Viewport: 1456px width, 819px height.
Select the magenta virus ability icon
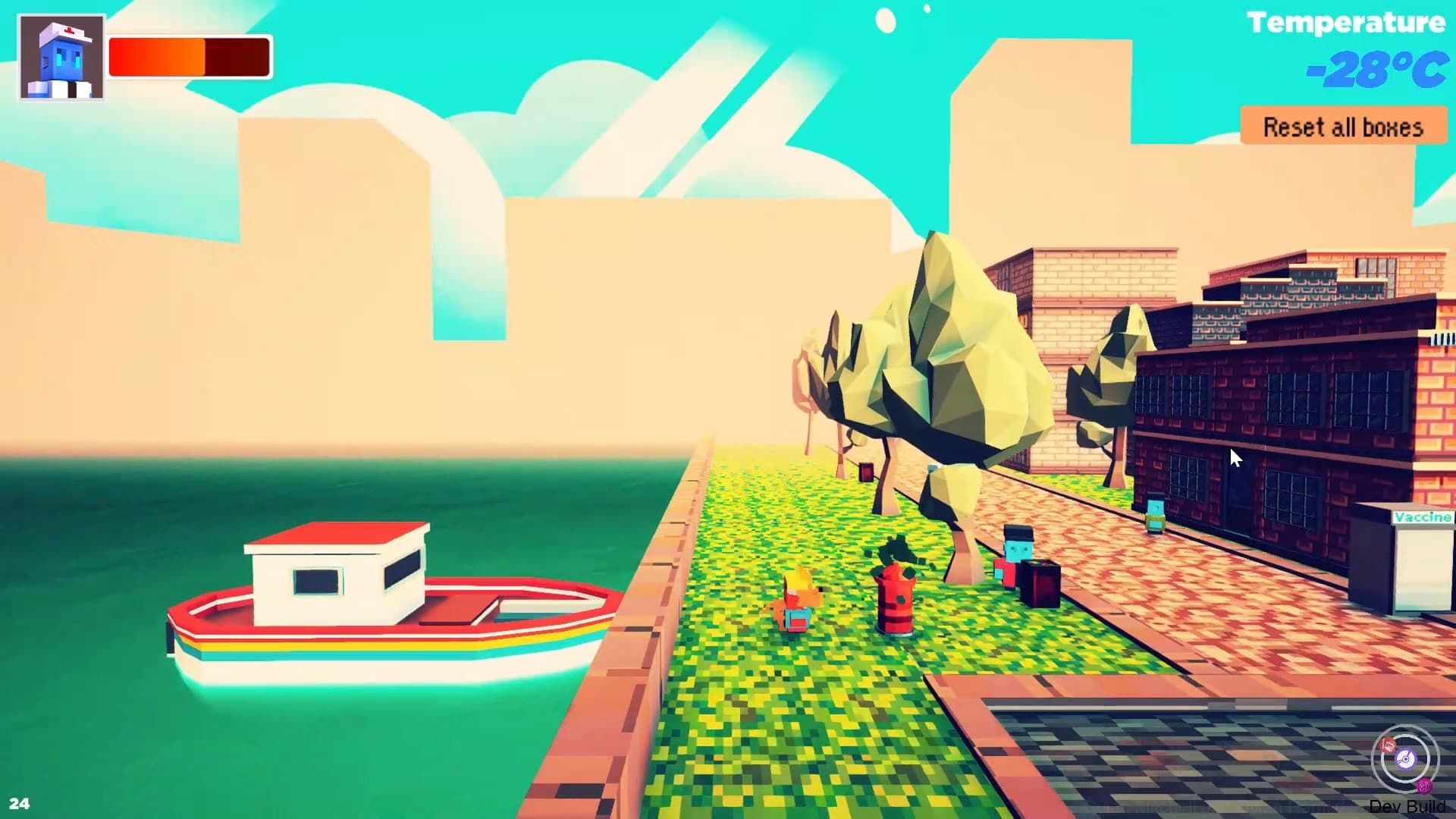coord(1424,786)
